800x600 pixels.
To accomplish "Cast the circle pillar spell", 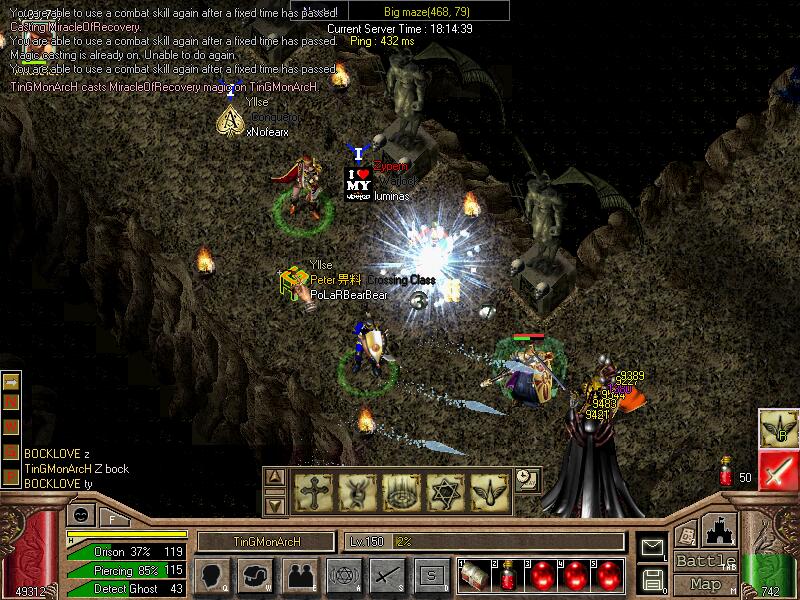I will coord(400,492).
